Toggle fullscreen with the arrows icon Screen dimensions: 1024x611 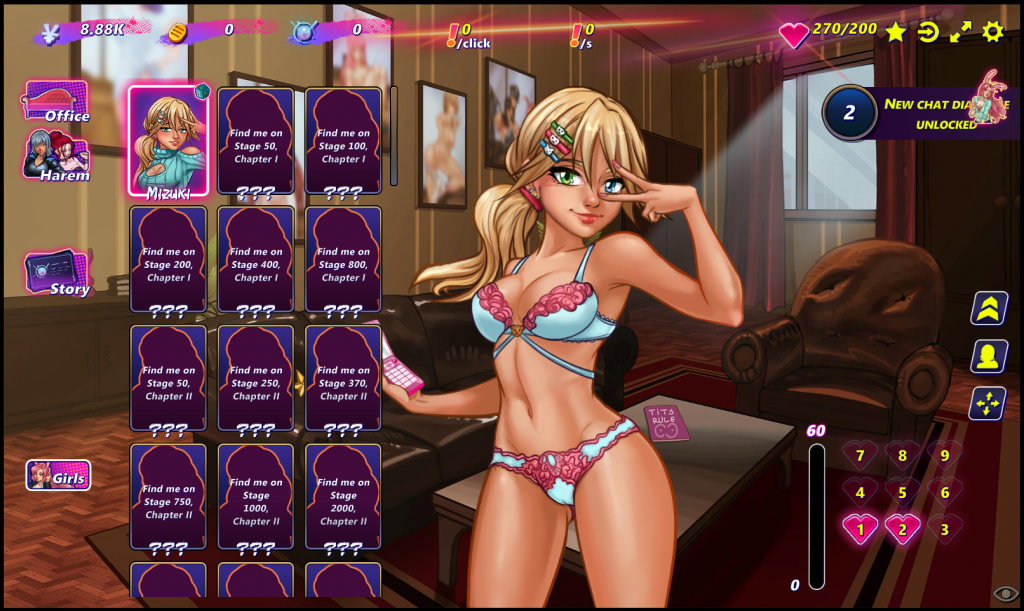coord(960,32)
